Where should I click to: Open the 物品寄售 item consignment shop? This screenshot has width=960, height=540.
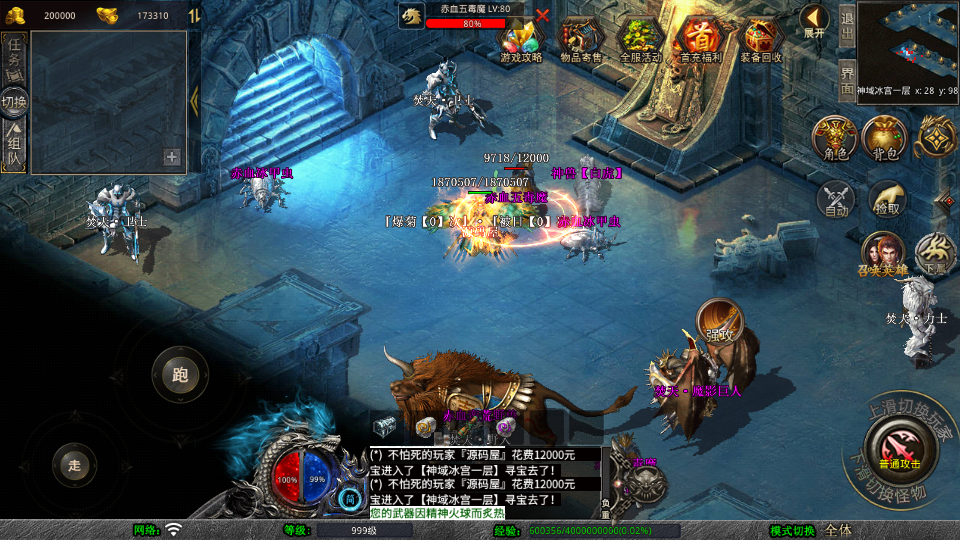pyautogui.click(x=580, y=40)
